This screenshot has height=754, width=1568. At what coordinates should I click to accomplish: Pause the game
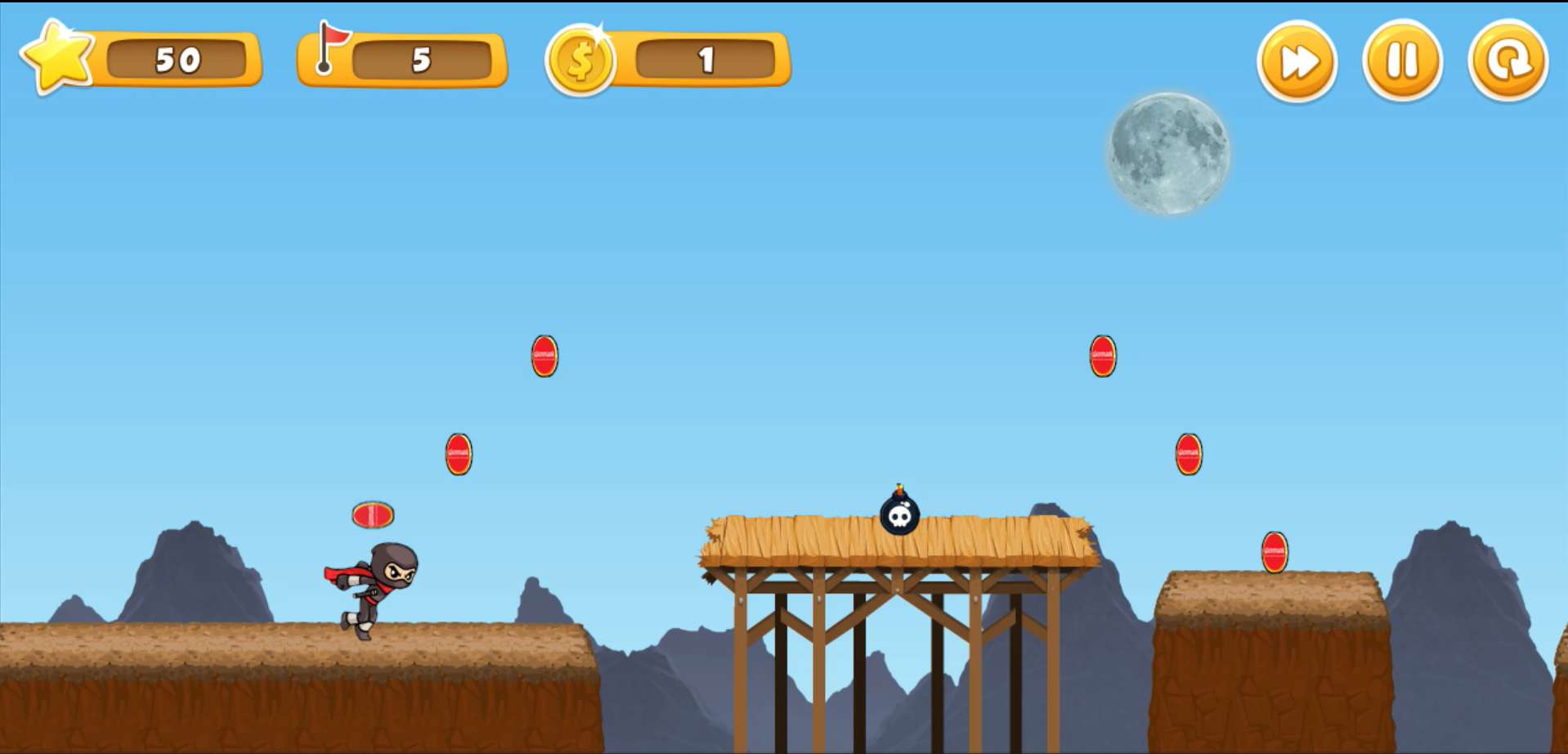[x=1401, y=60]
